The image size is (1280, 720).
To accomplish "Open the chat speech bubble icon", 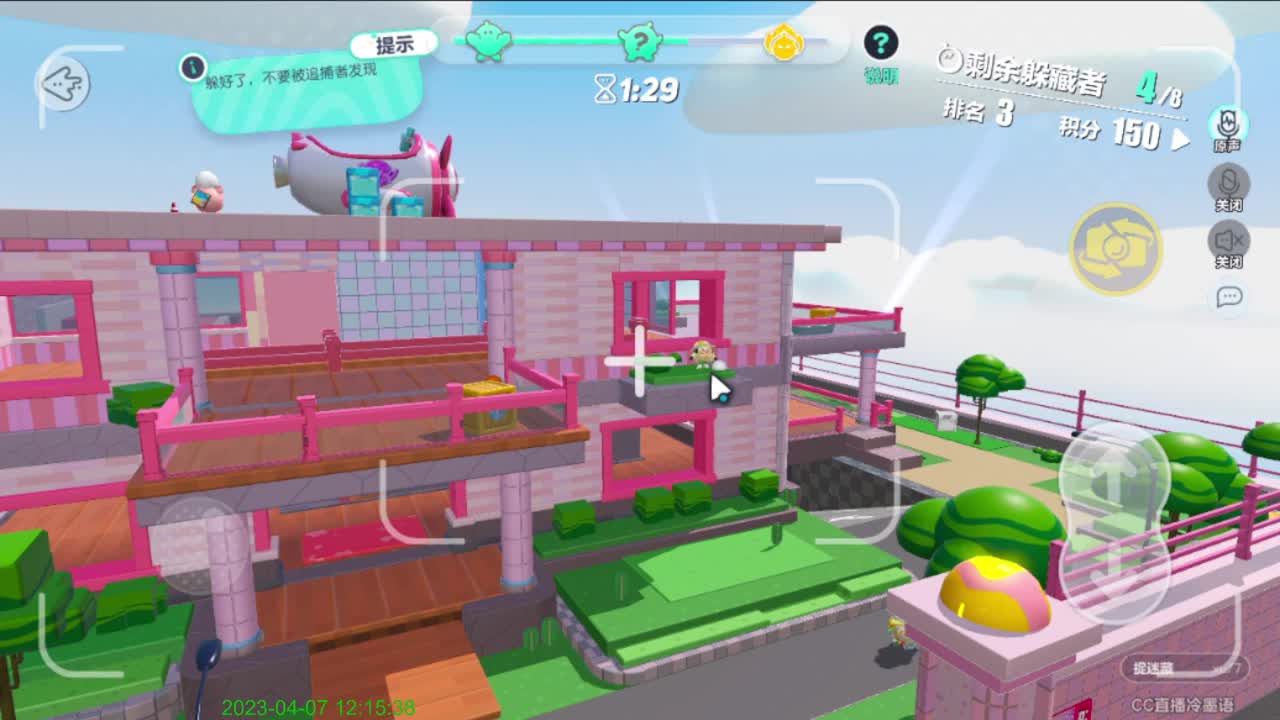I will (1227, 297).
